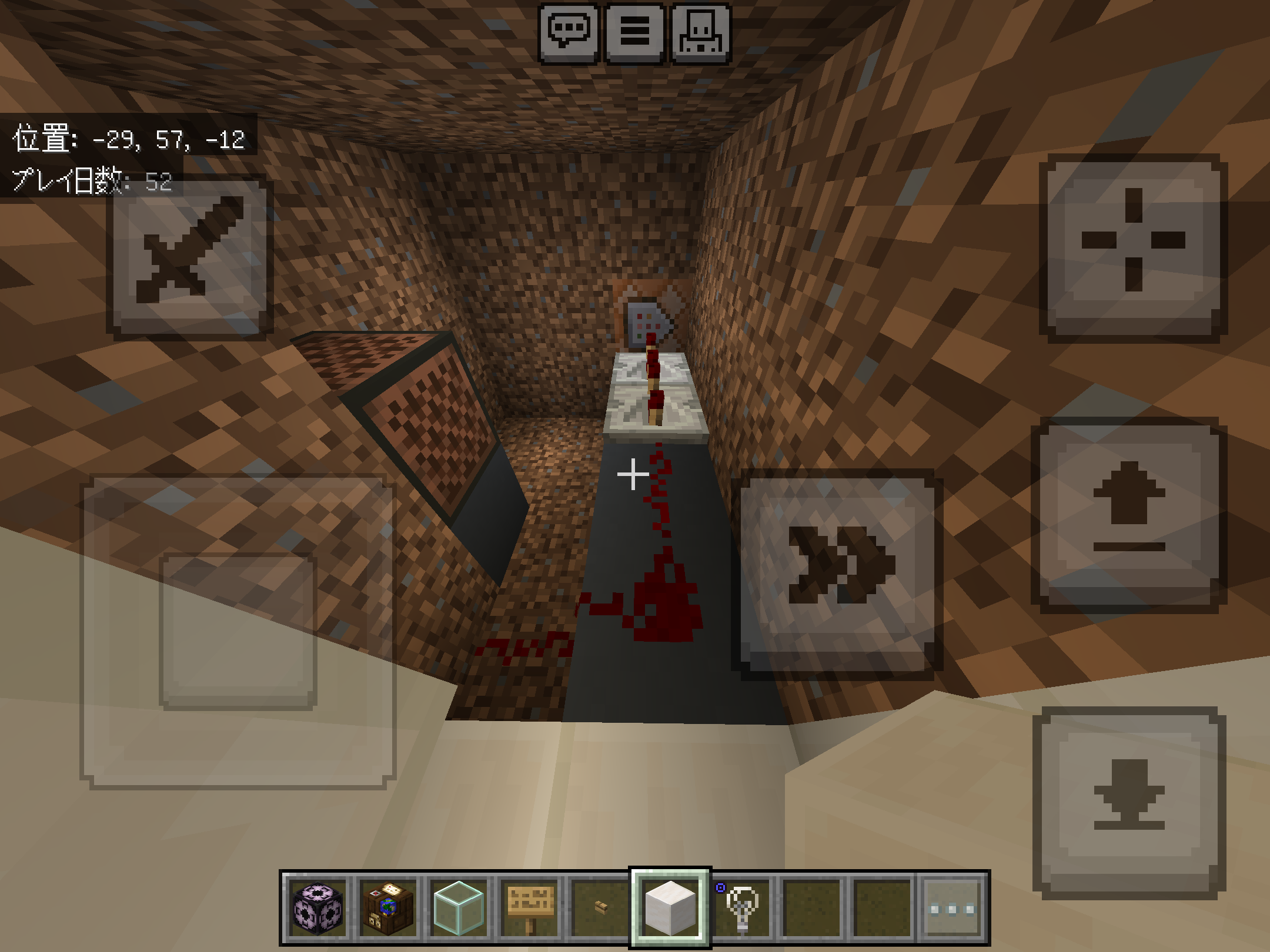Open the chat speech-bubble button
This screenshot has height=952, width=1270.
[x=569, y=32]
